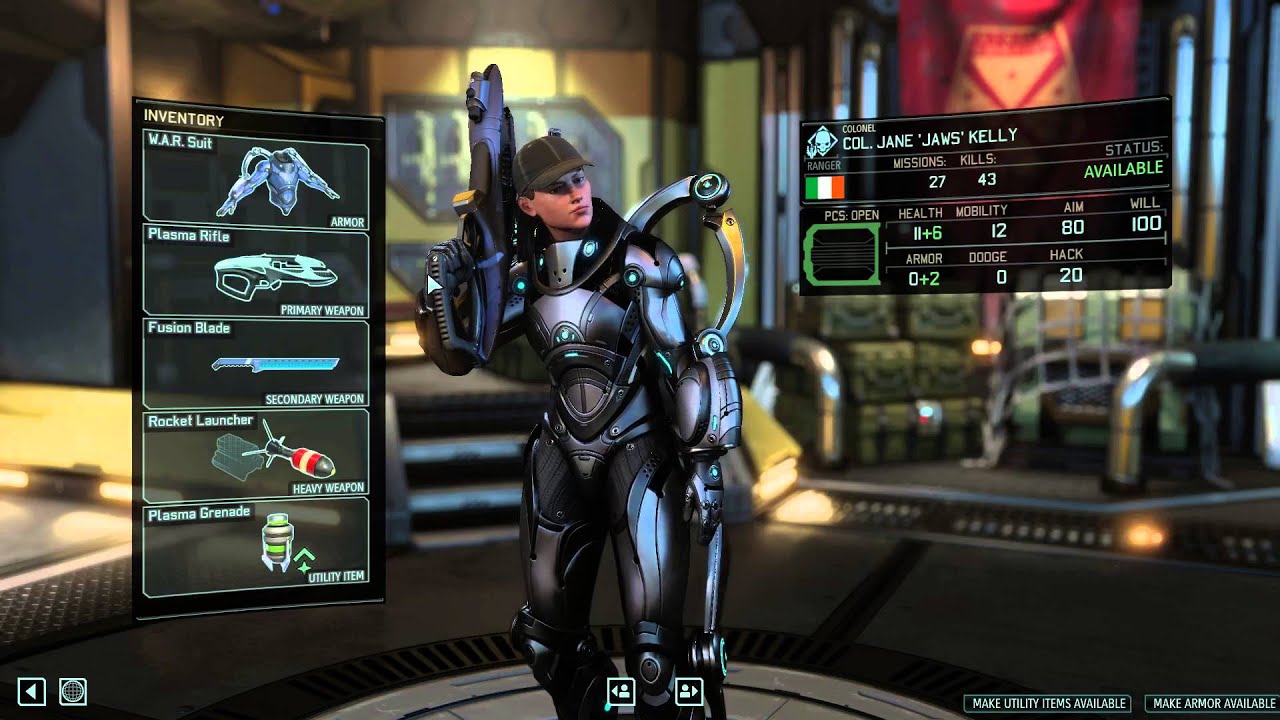
Task: Click the back arrow button
Action: [x=31, y=691]
